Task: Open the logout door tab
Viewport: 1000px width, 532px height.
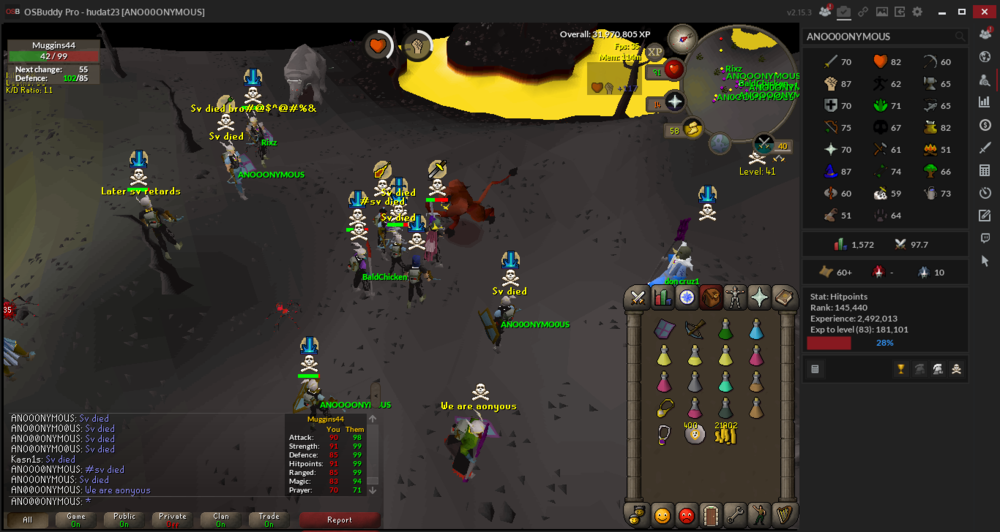Action: 711,515
